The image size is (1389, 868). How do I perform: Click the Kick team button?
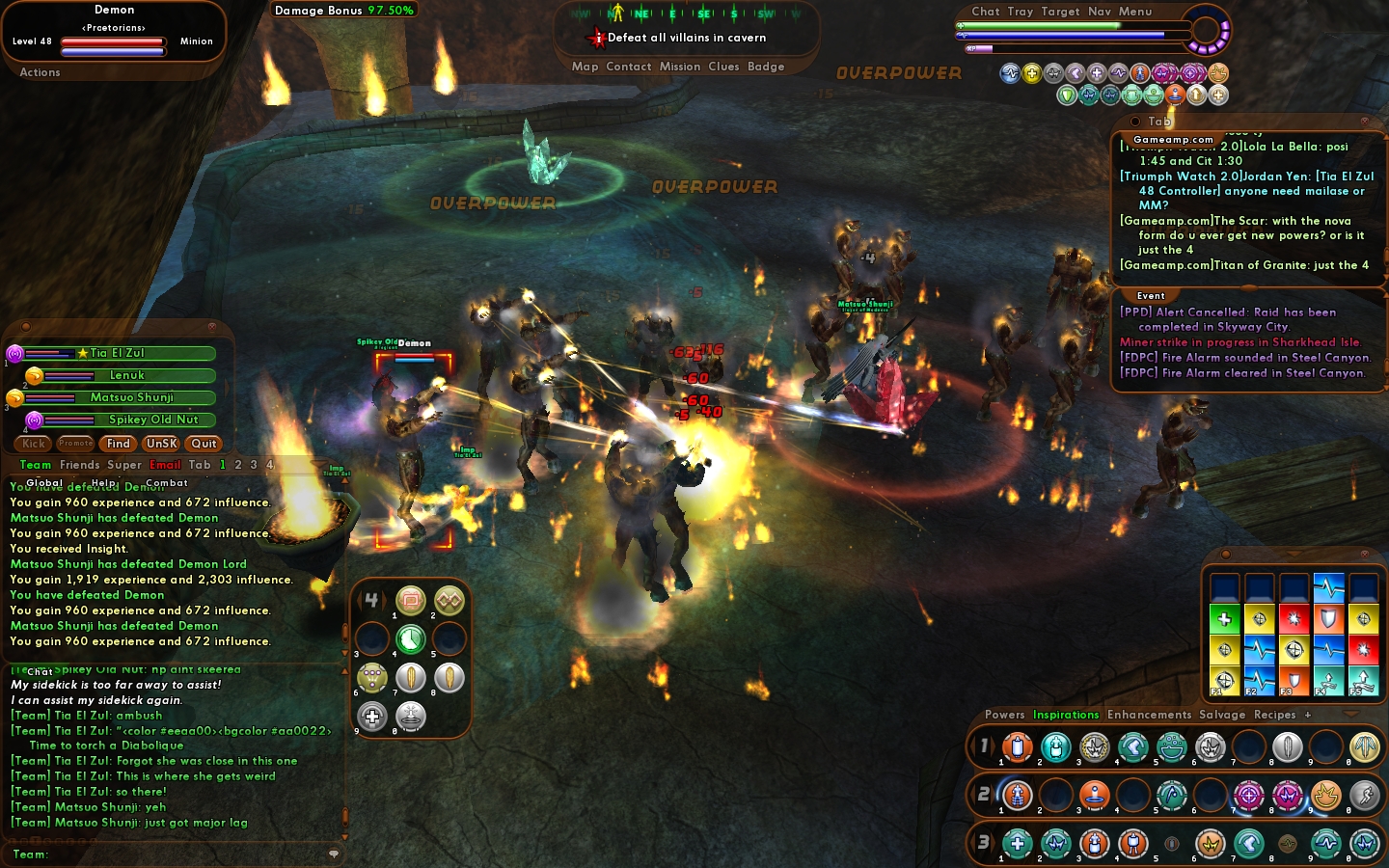click(x=34, y=444)
